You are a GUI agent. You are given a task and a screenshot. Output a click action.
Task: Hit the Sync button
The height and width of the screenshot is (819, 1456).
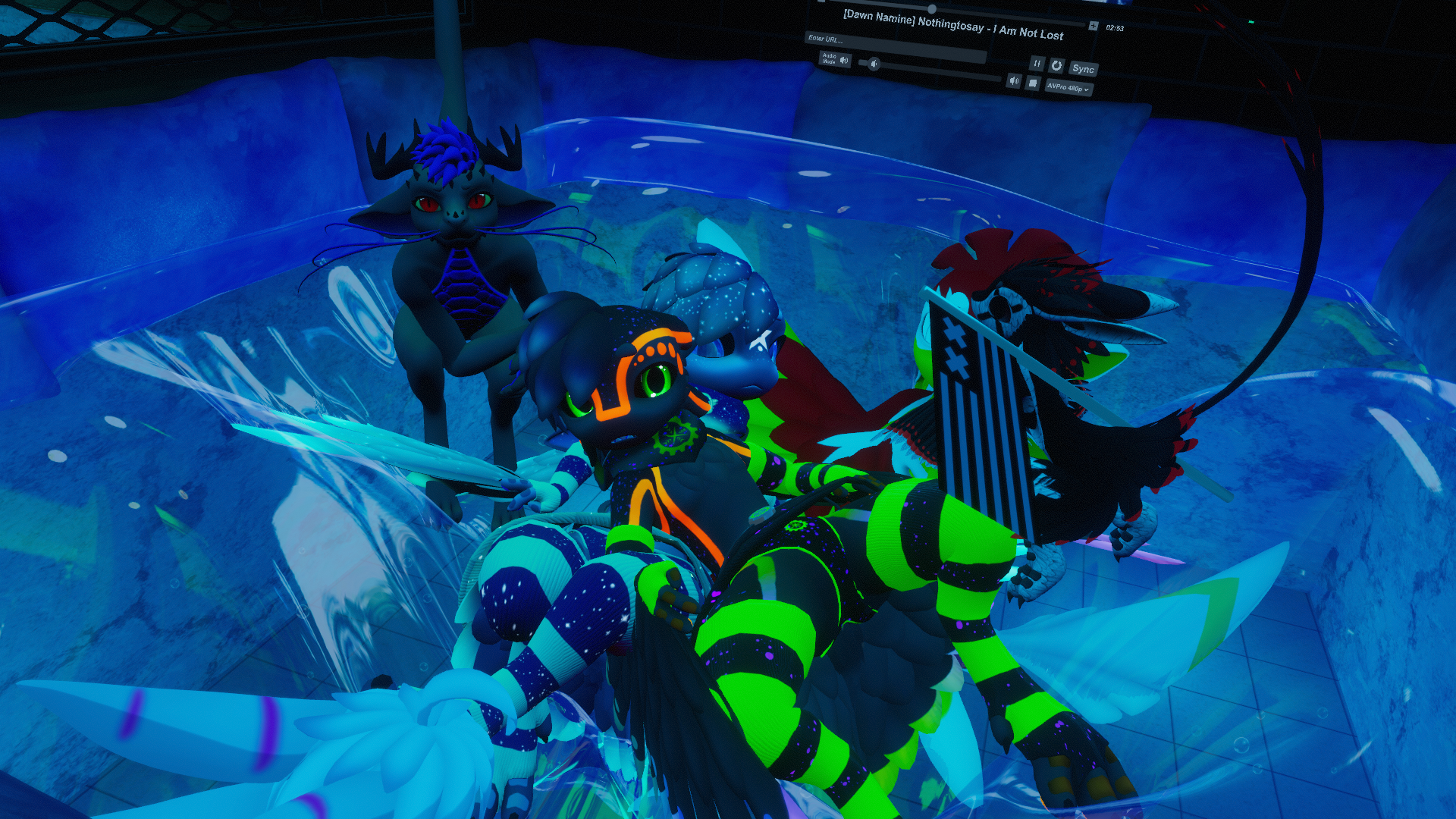[x=1083, y=69]
